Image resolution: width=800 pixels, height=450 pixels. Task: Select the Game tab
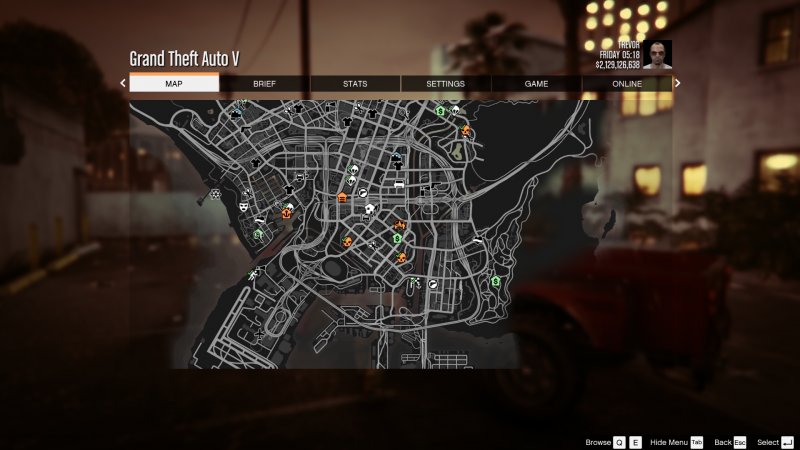(537, 84)
